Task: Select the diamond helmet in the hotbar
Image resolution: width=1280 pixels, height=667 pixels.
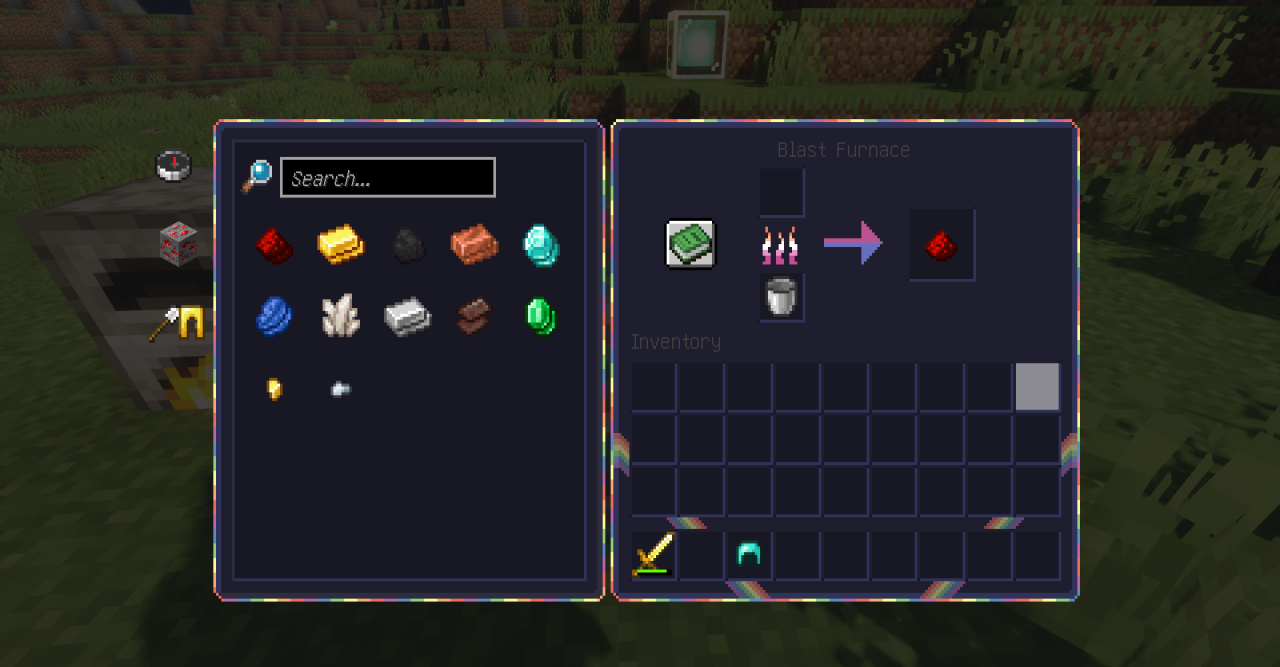Action: pyautogui.click(x=749, y=555)
